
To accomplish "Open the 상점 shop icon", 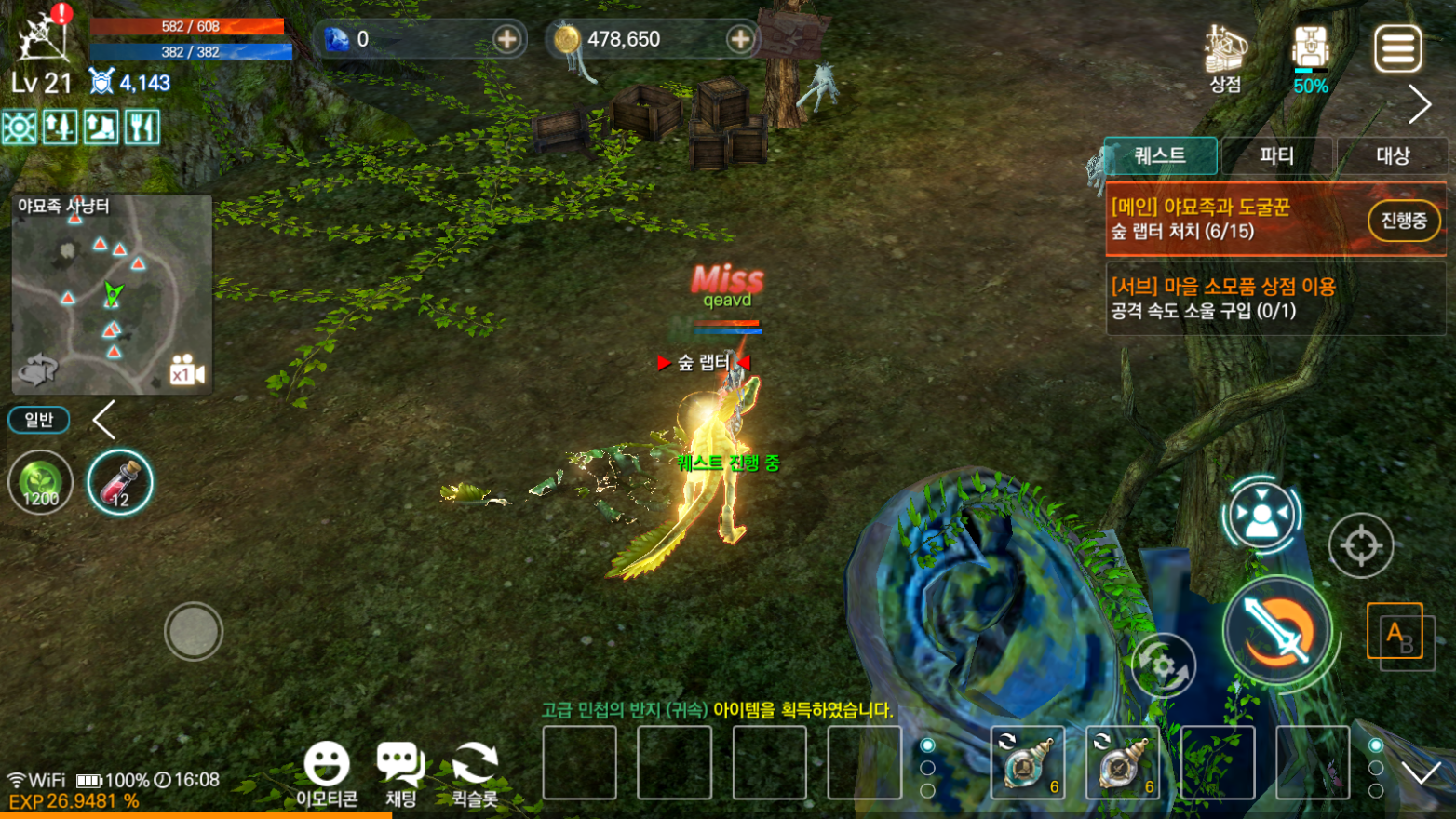I will point(1225,58).
